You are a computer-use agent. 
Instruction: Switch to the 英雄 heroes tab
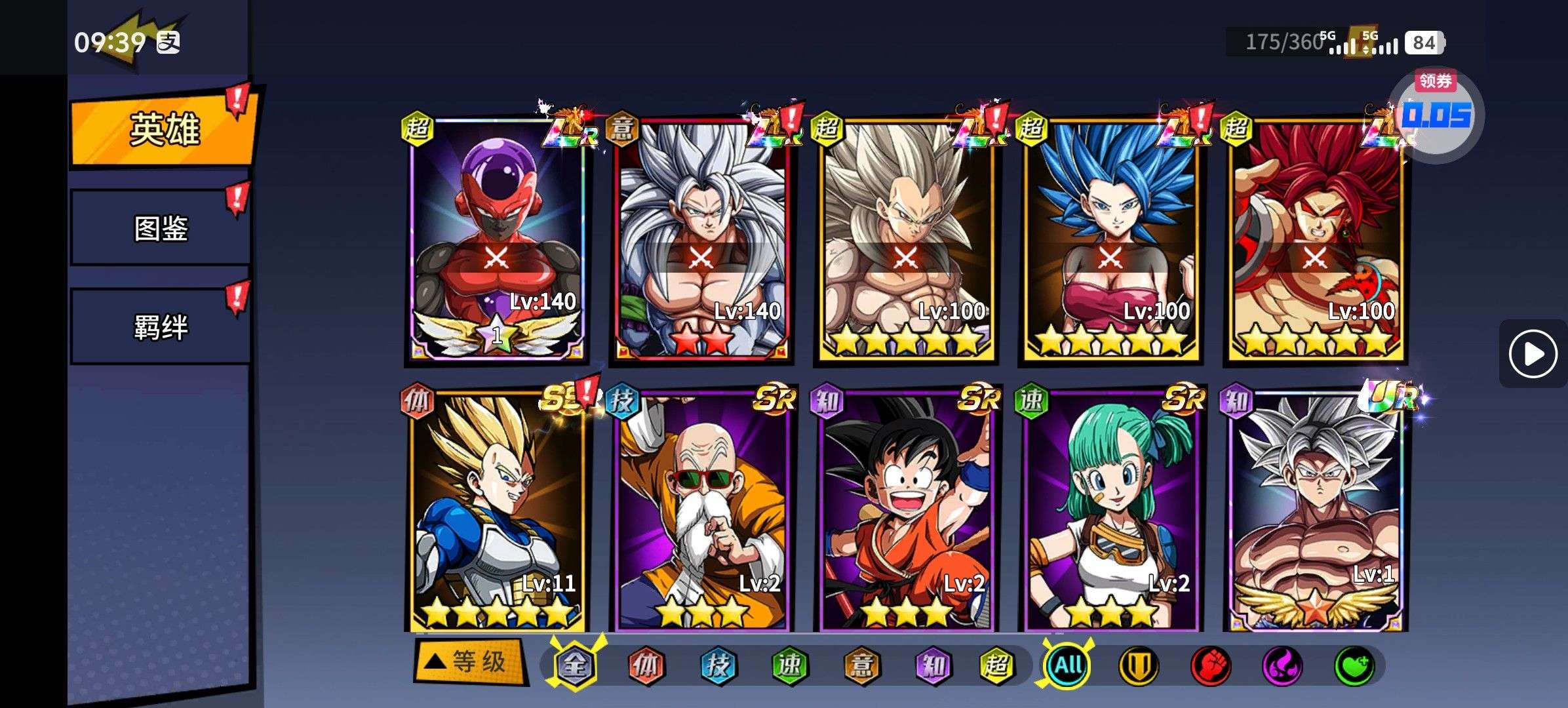coord(163,130)
